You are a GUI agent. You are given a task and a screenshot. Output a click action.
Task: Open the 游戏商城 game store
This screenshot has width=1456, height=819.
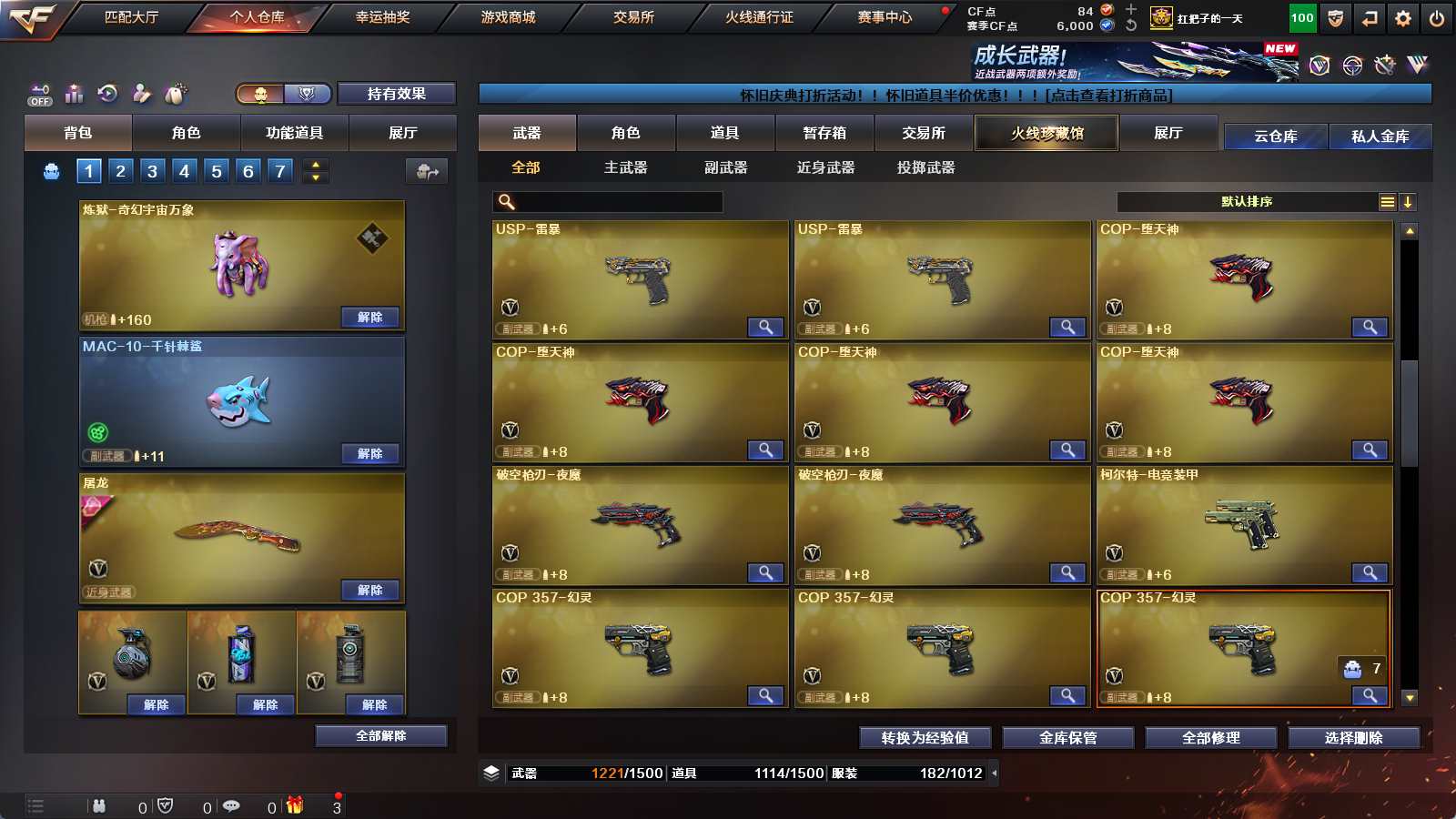(x=508, y=17)
